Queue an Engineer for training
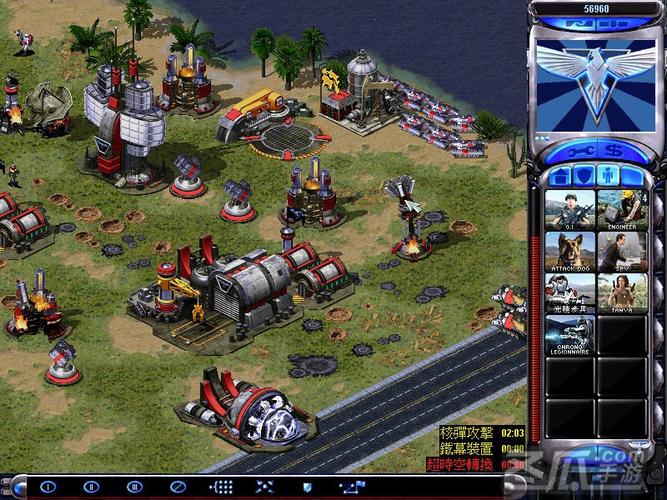The width and height of the screenshot is (667, 500). coord(622,209)
